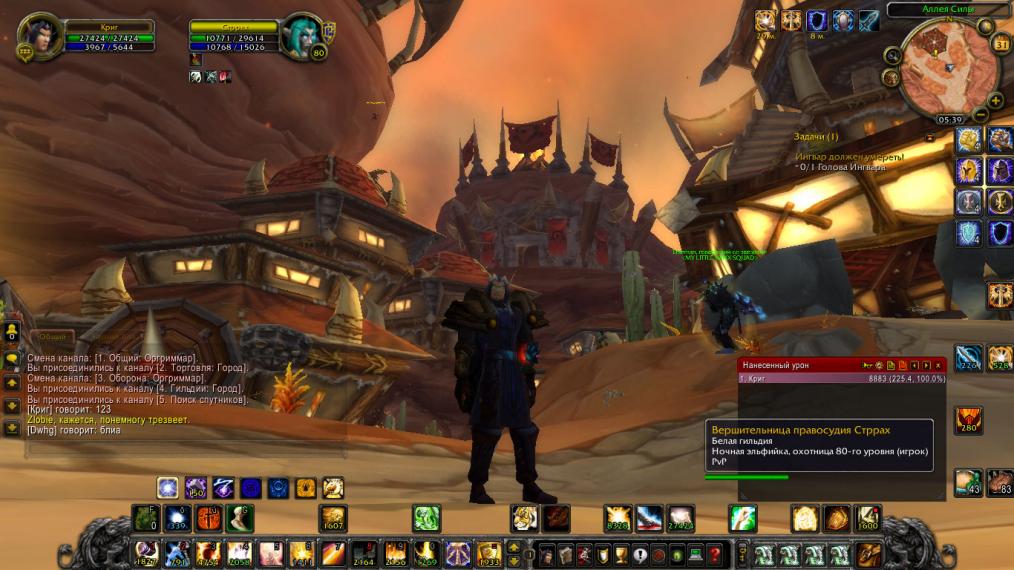
Task: Activate the green swirl ability icon
Action: (426, 518)
